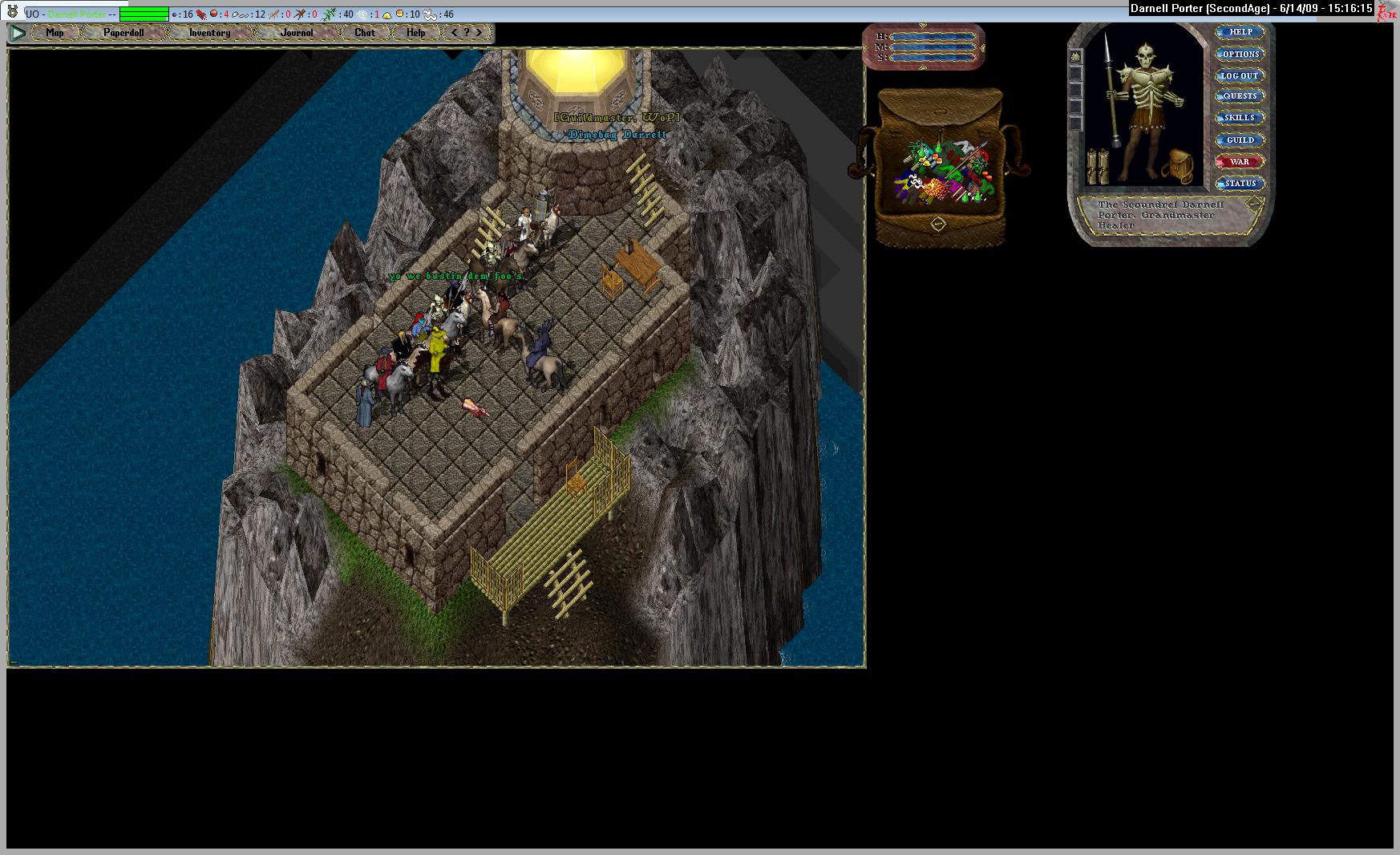This screenshot has width=1400, height=855.
Task: Collapse the menu bar with the green arrow
Action: pos(18,33)
